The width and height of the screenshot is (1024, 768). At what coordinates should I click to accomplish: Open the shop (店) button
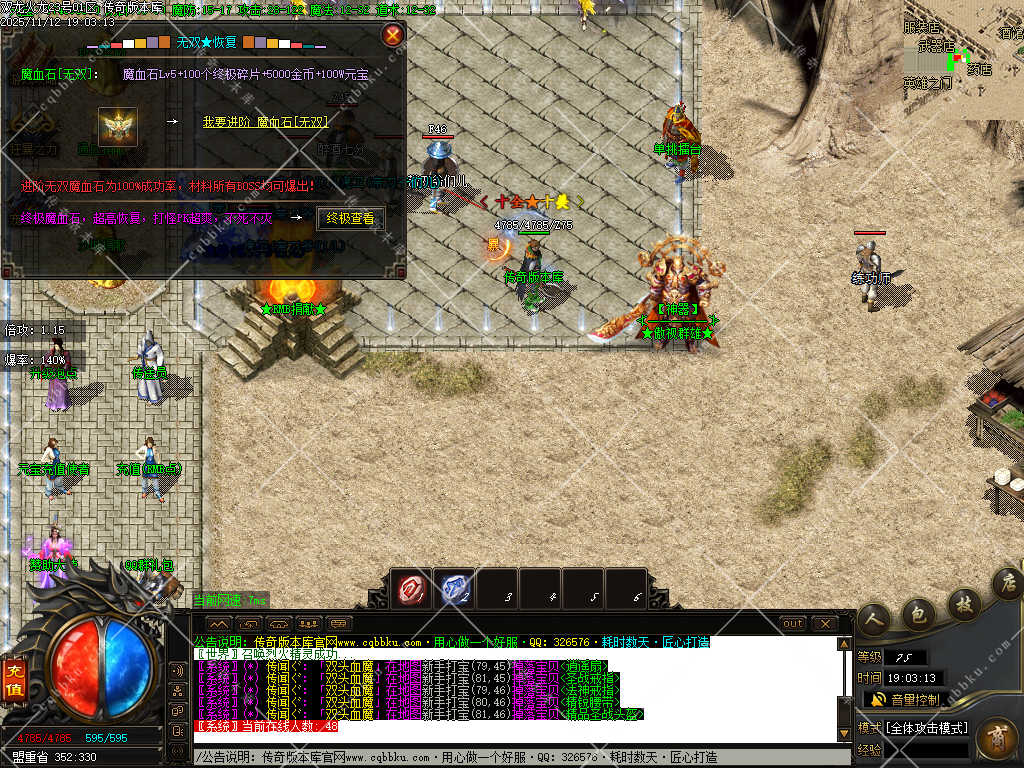[1007, 585]
